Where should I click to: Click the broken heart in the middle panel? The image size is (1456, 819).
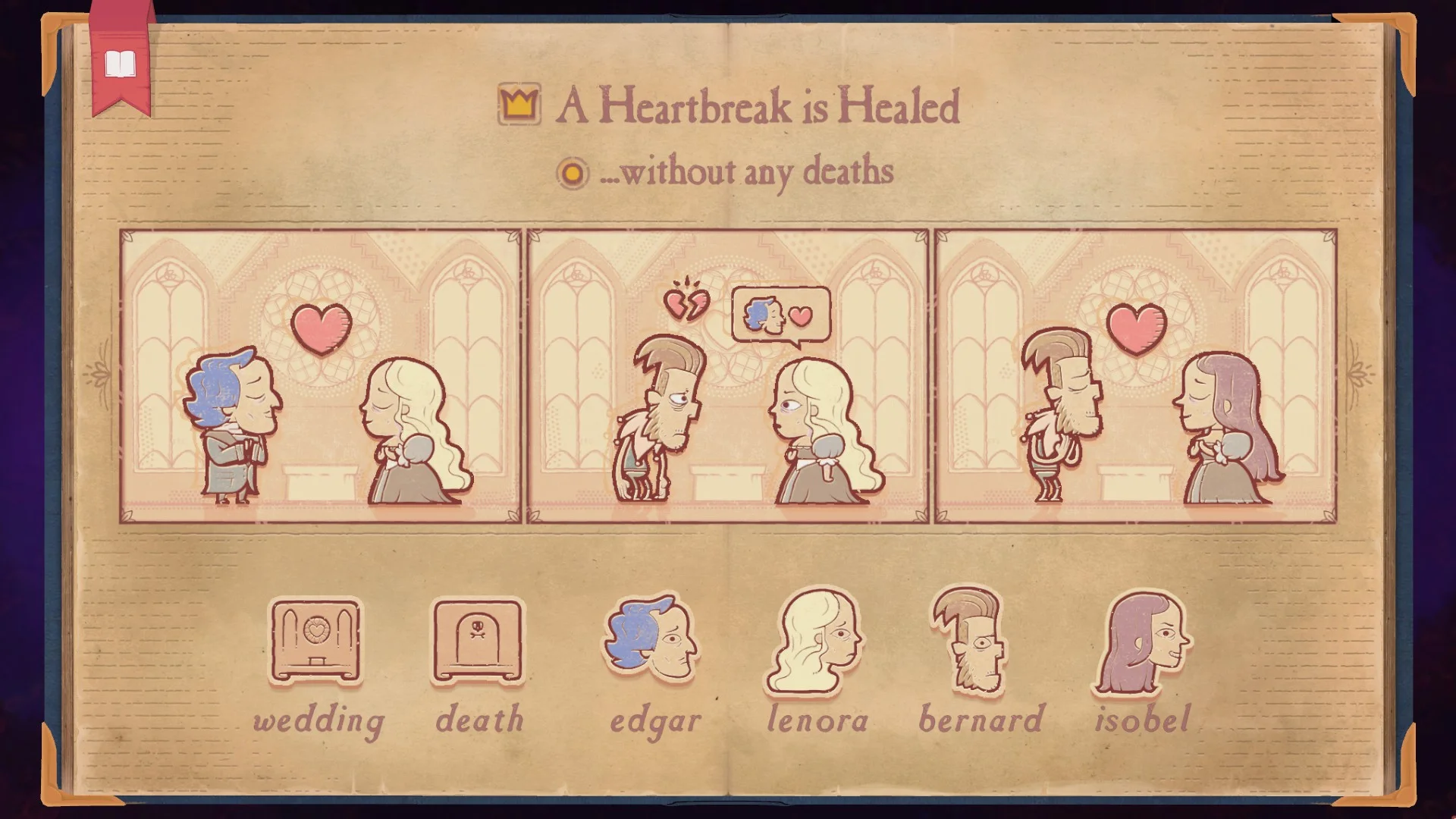pyautogui.click(x=686, y=303)
